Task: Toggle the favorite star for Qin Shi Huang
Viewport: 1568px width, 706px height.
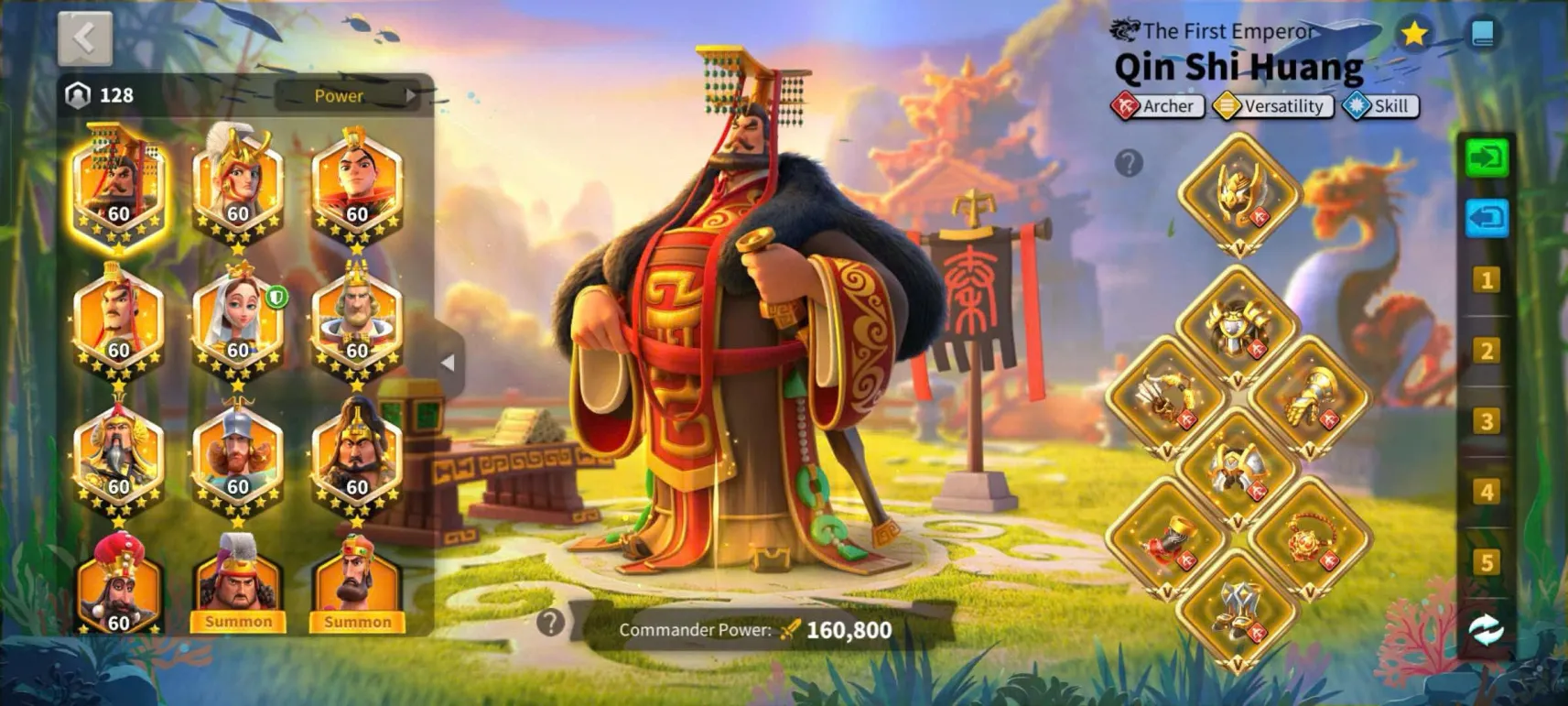Action: tap(1414, 34)
